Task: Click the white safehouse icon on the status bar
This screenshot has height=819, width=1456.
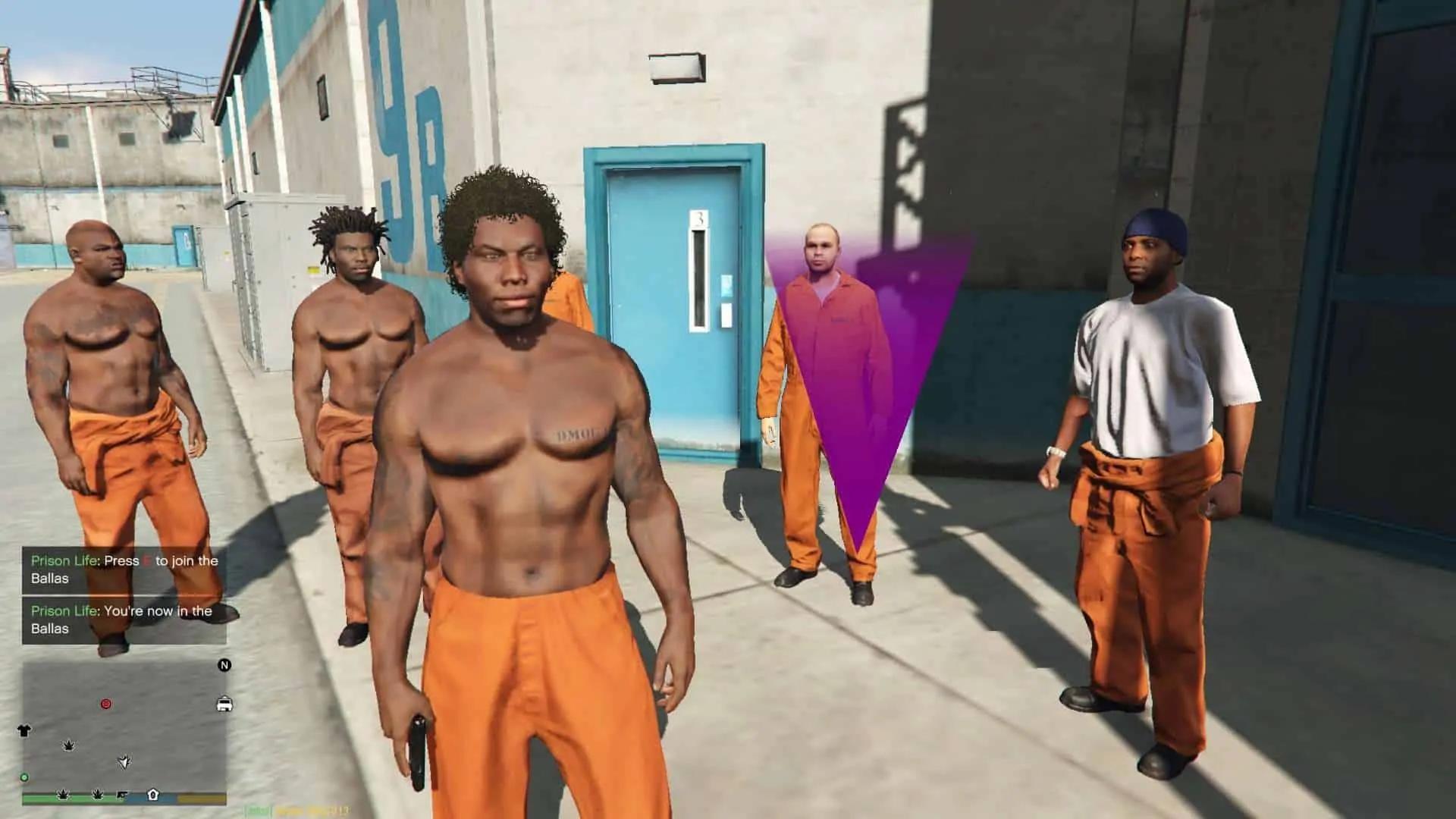Action: pos(153,796)
